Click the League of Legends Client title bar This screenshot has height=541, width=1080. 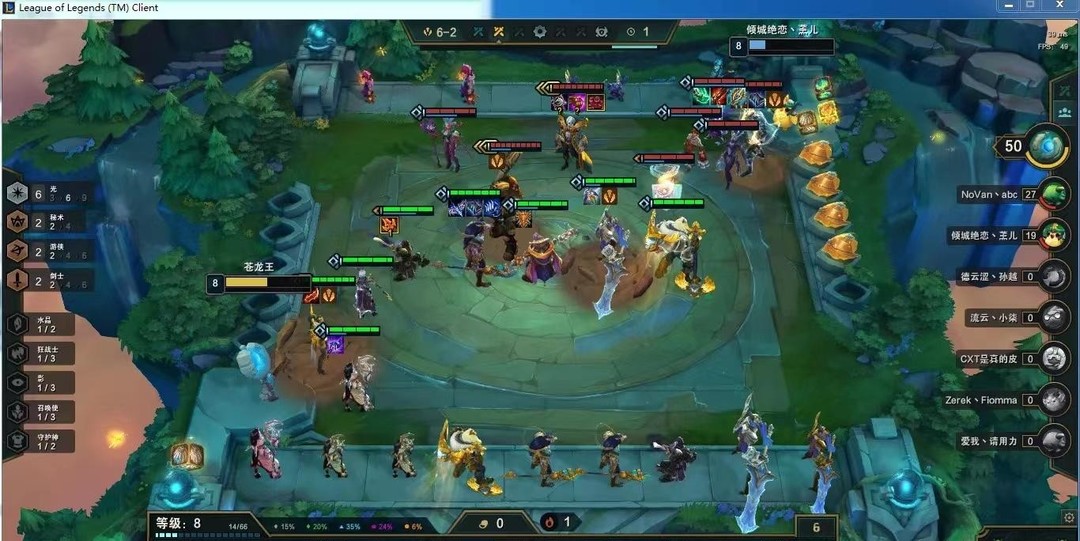pos(300,8)
